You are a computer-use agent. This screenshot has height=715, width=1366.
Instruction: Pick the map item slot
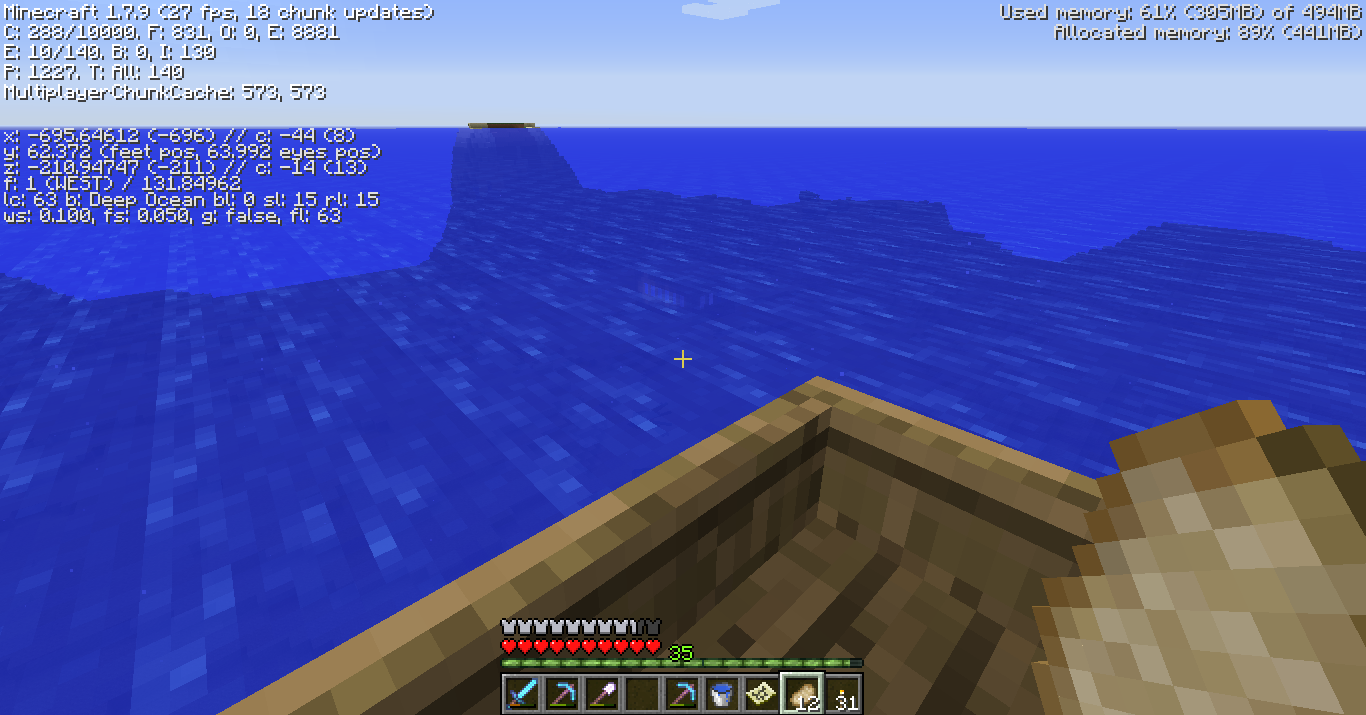click(761, 693)
